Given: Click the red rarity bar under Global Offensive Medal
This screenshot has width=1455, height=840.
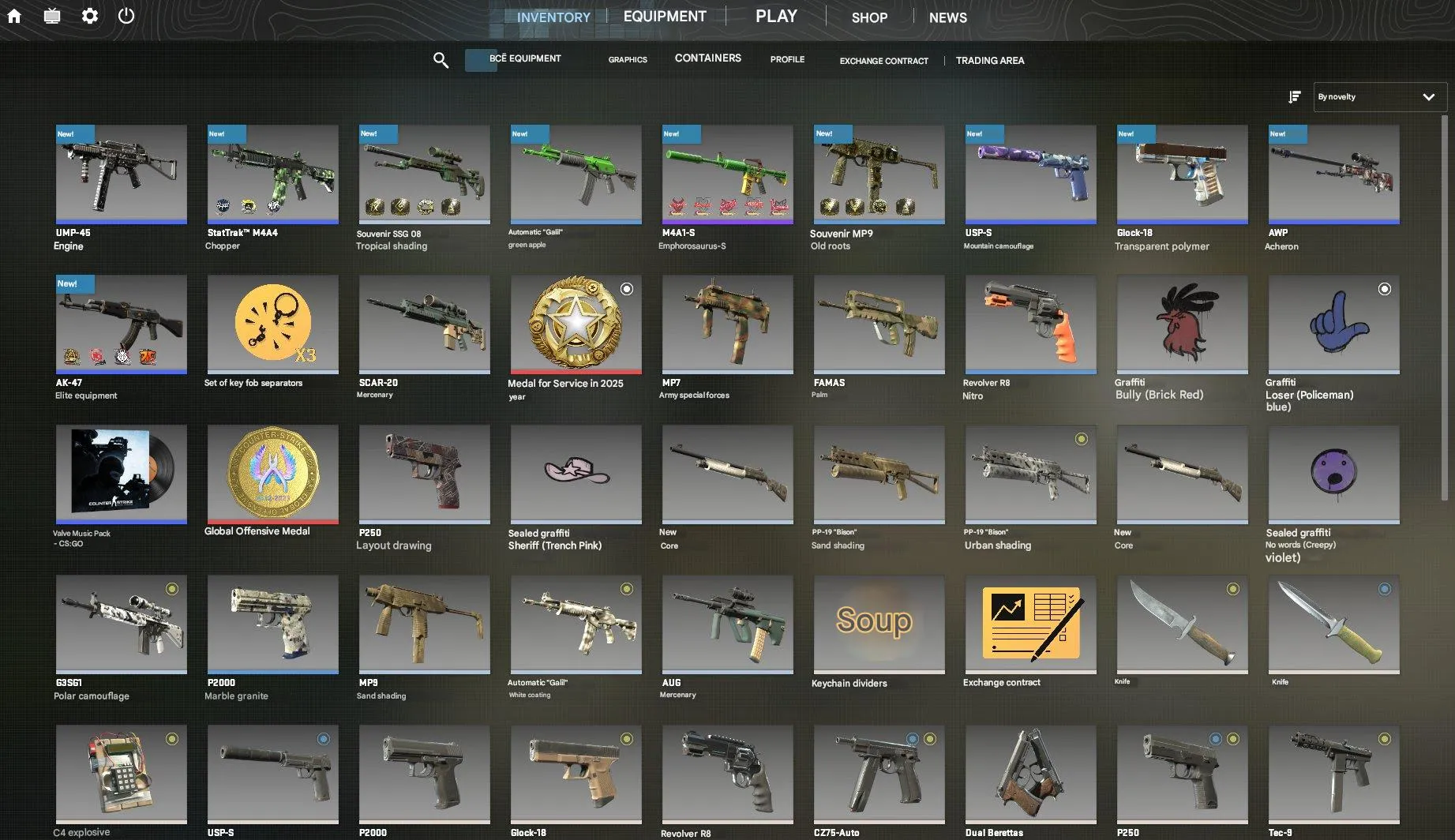Looking at the screenshot, I should 272,522.
